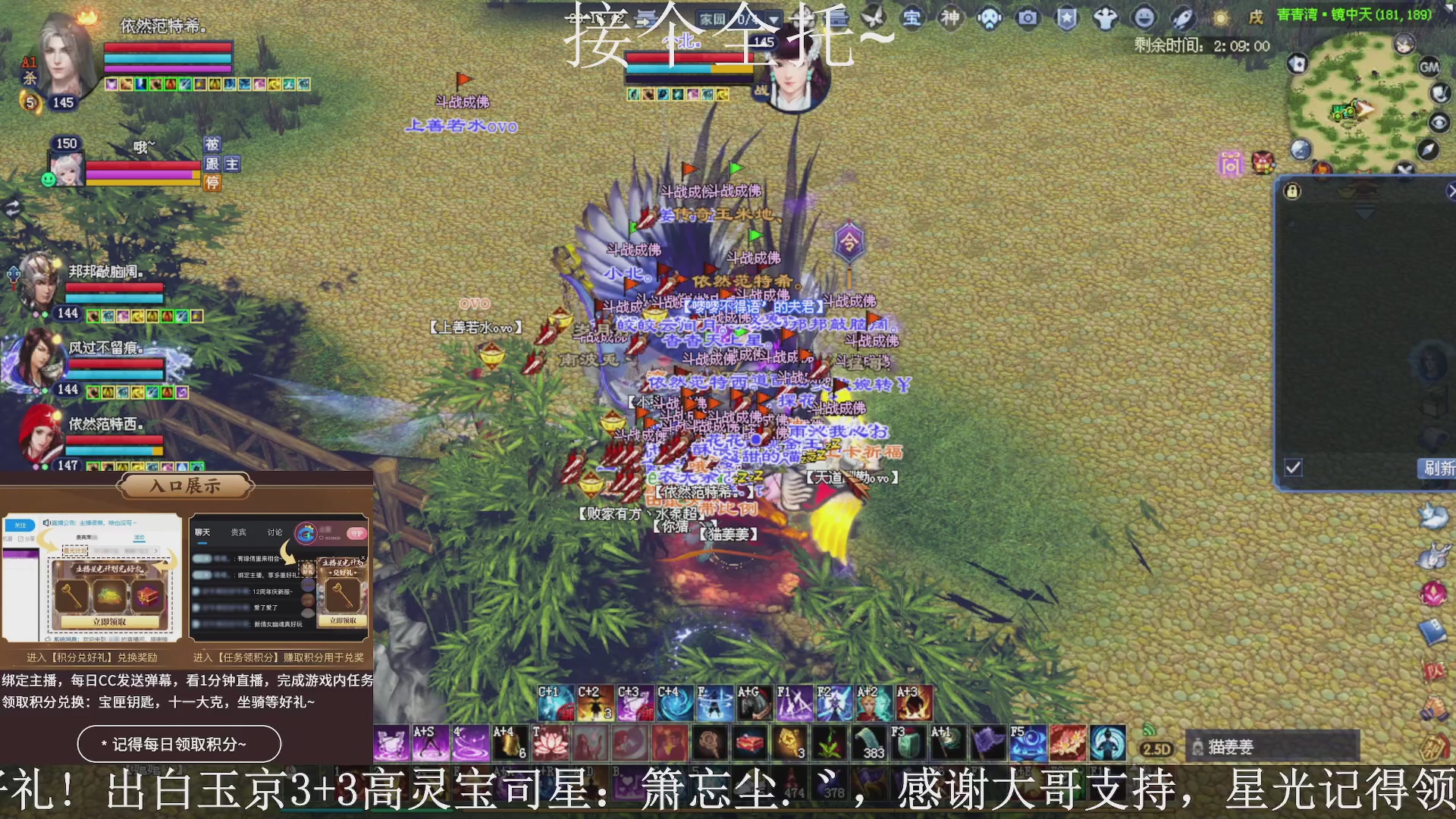Open the screenshot camera tool on top toolbar
Viewport: 1456px width, 819px height.
pyautogui.click(x=1026, y=19)
